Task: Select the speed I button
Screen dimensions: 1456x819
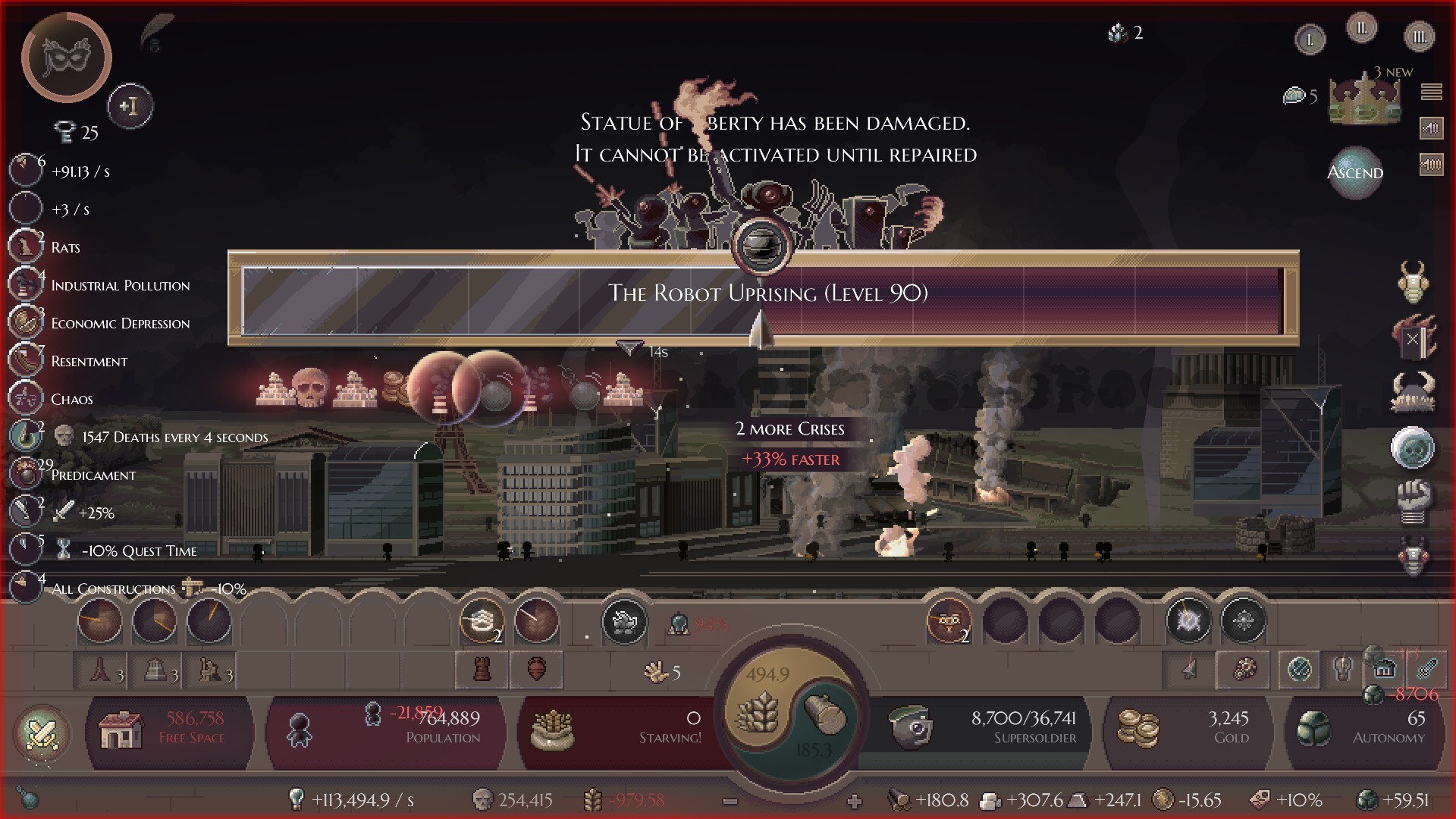Action: (1310, 40)
